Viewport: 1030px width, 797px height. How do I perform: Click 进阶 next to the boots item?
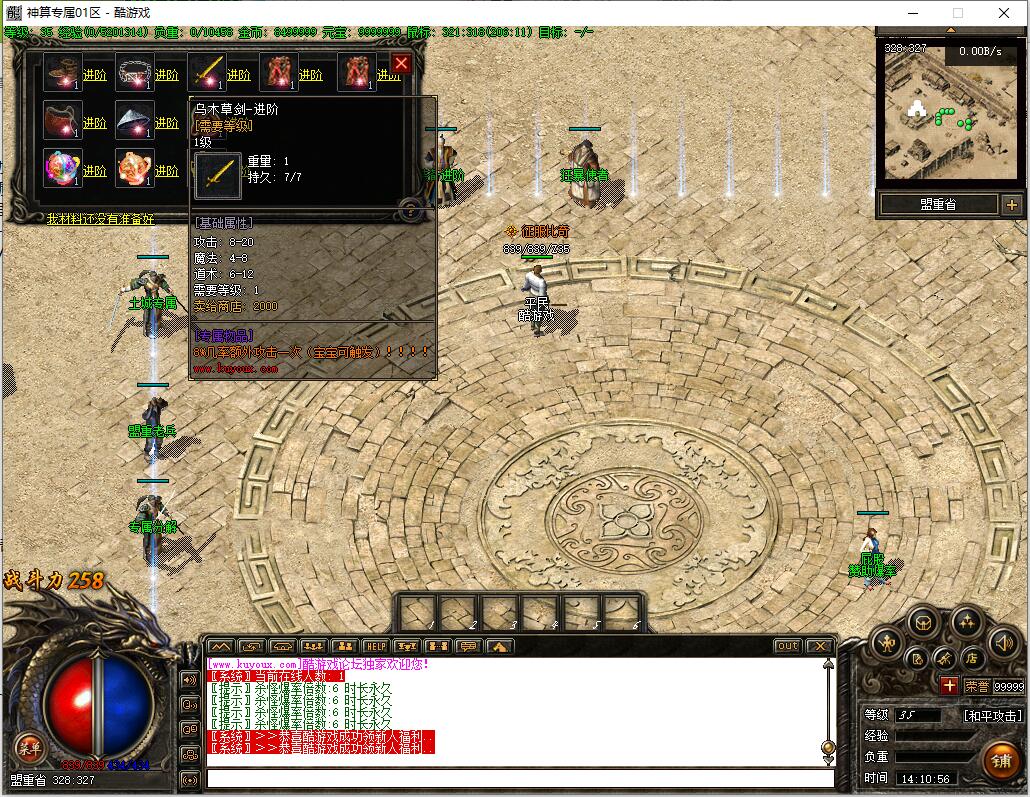point(95,75)
